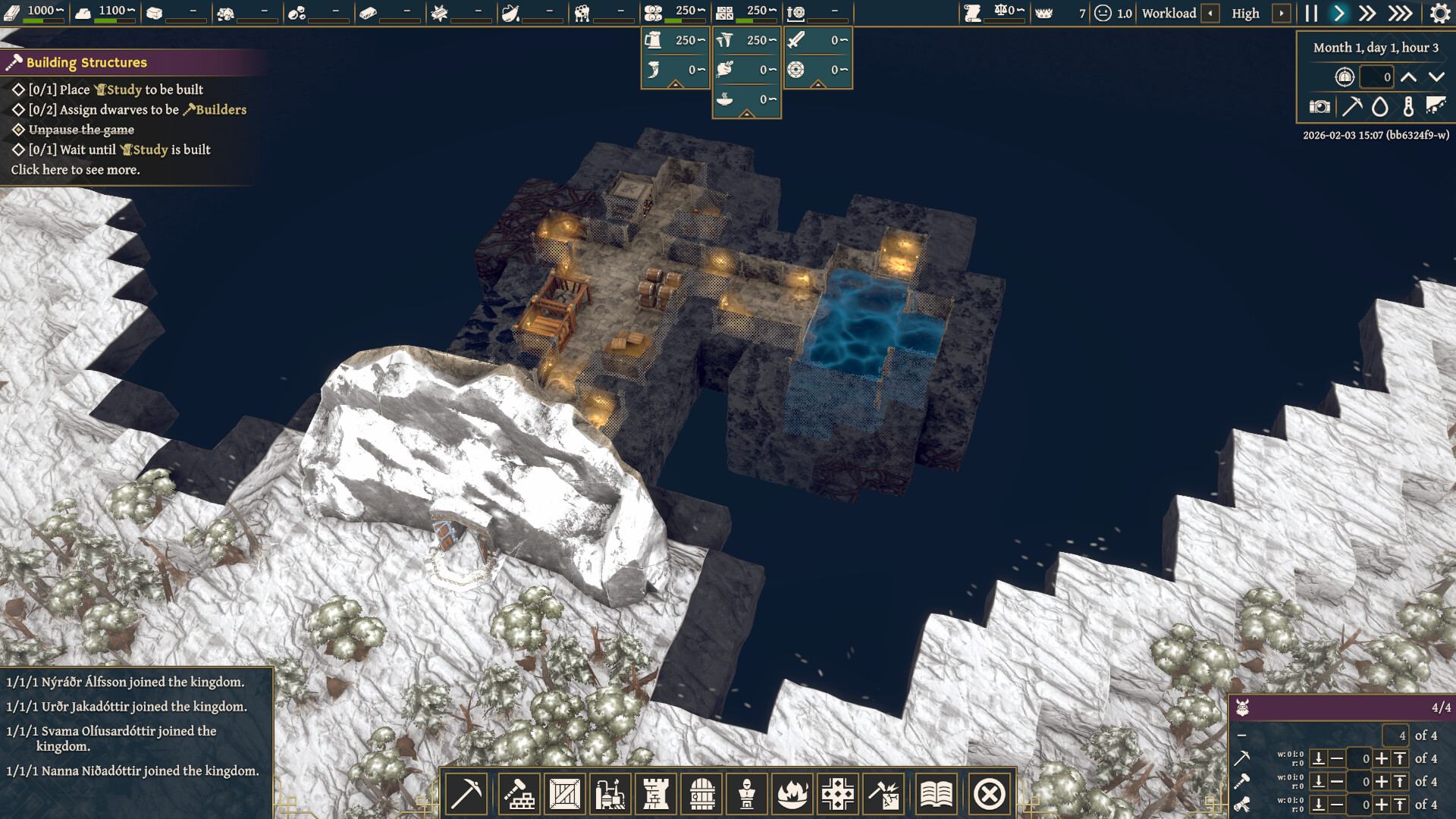
Task: Open the doors and gates menu
Action: click(701, 793)
